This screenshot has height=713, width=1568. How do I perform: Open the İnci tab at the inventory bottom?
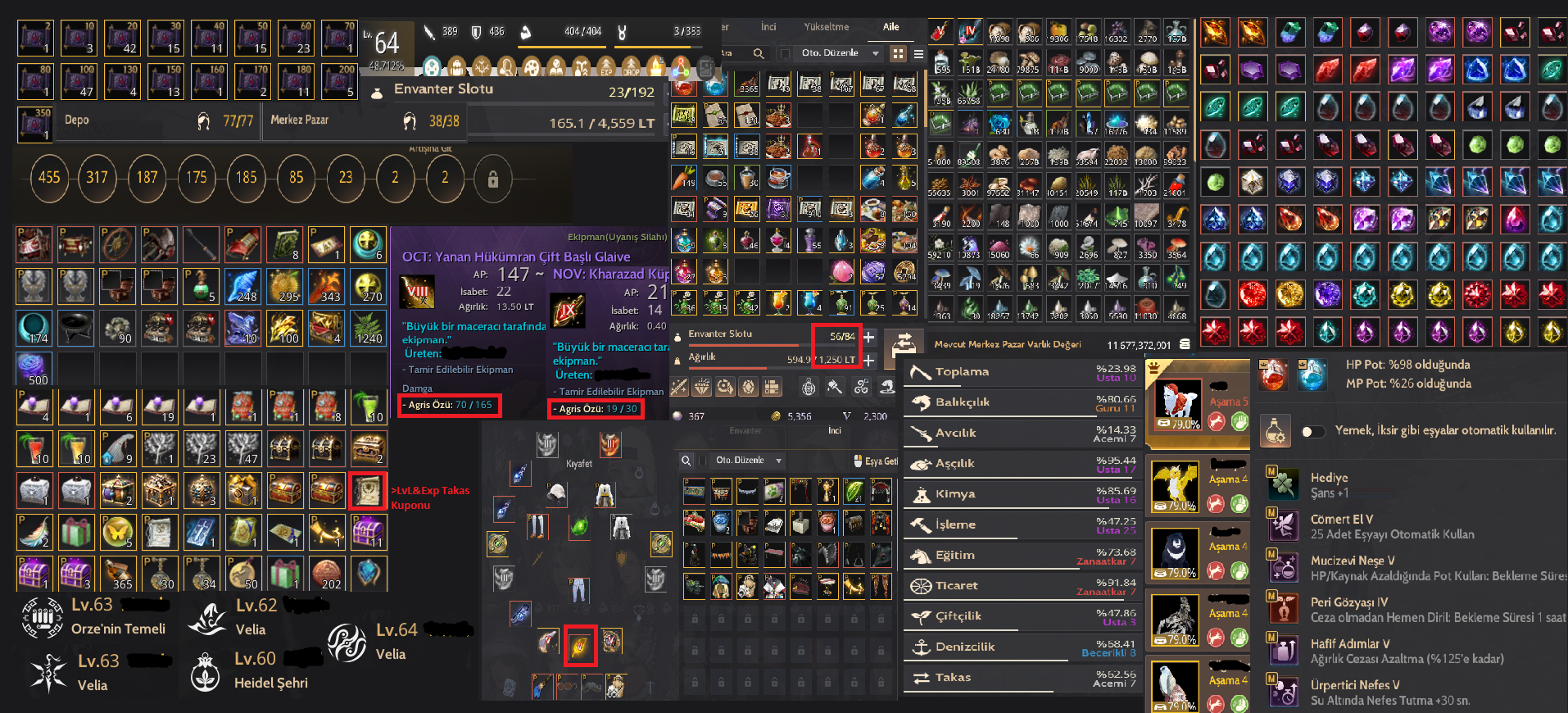(835, 429)
